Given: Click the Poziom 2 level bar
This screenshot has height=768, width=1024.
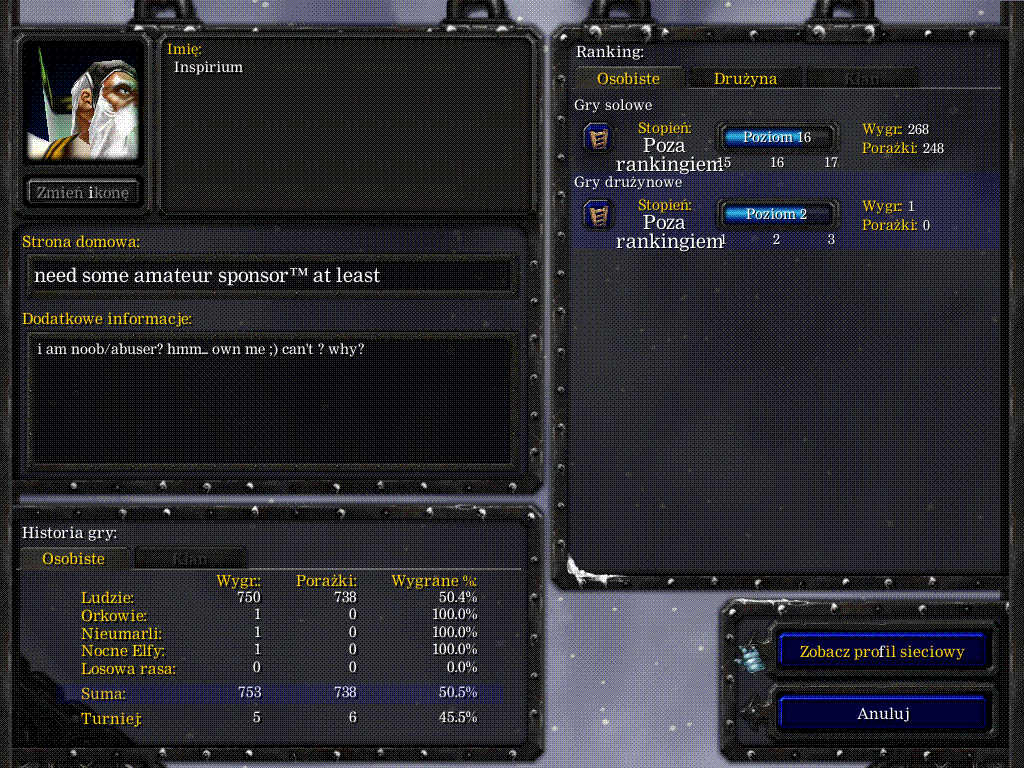Looking at the screenshot, I should (776, 214).
